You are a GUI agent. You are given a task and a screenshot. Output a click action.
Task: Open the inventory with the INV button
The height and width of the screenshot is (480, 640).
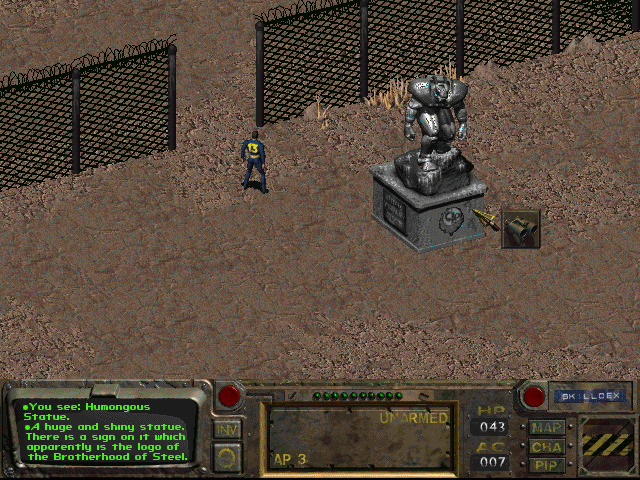tap(226, 430)
